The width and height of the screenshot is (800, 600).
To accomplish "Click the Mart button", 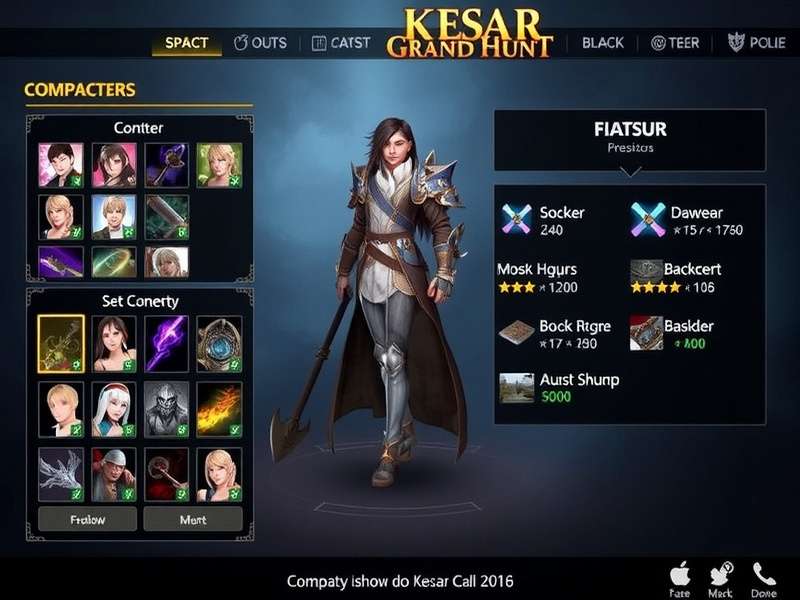I will click(x=192, y=519).
